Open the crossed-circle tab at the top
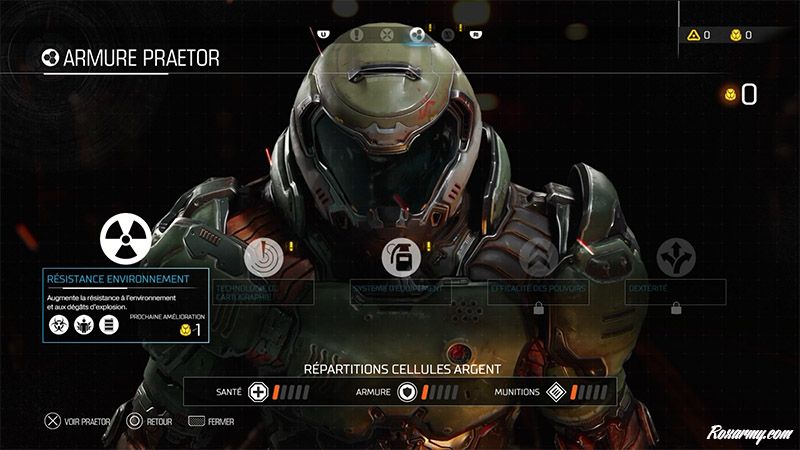Viewport: 800px width, 450px height. click(x=386, y=33)
